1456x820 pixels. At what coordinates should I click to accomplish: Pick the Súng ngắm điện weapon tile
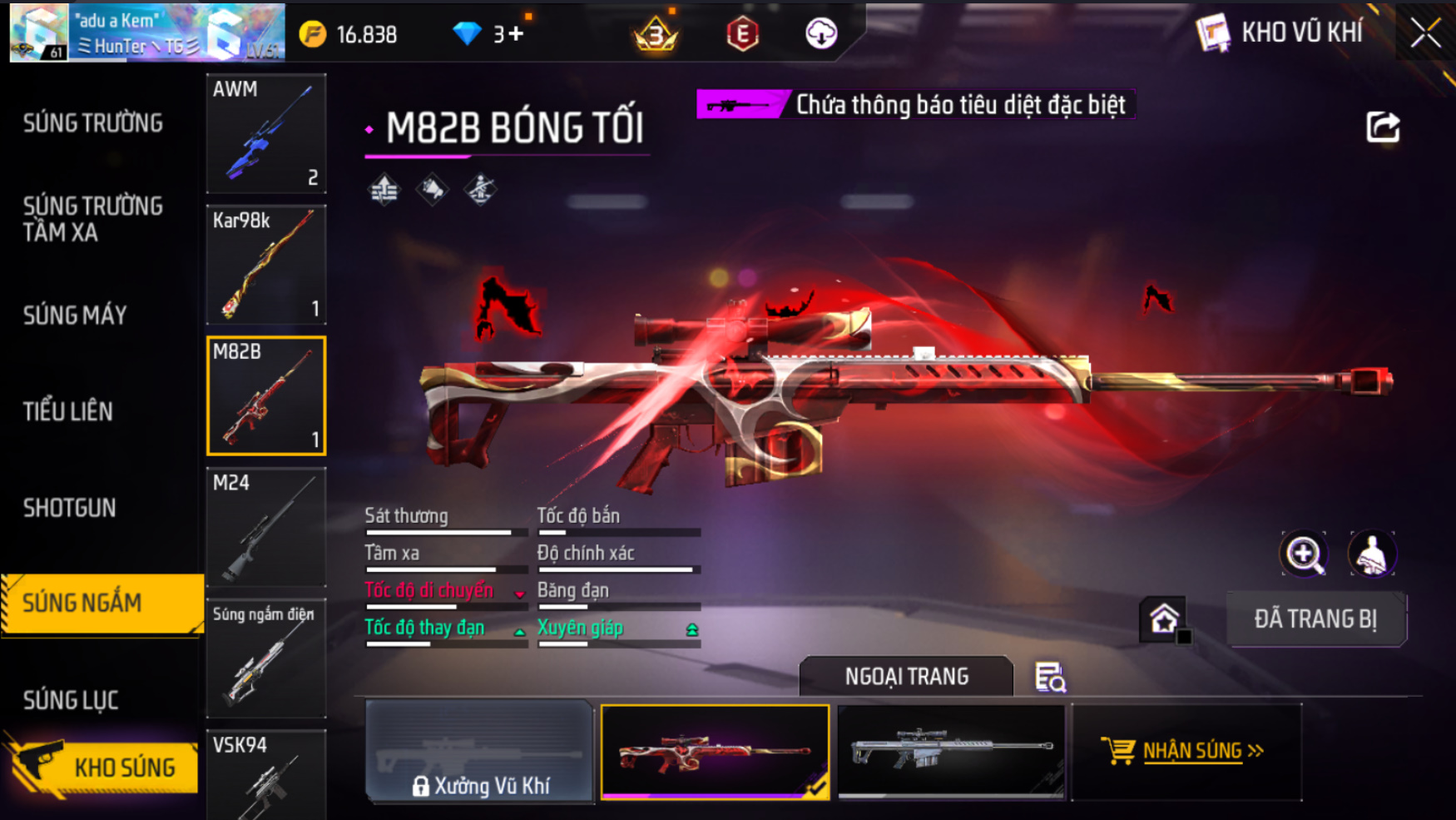tap(266, 658)
